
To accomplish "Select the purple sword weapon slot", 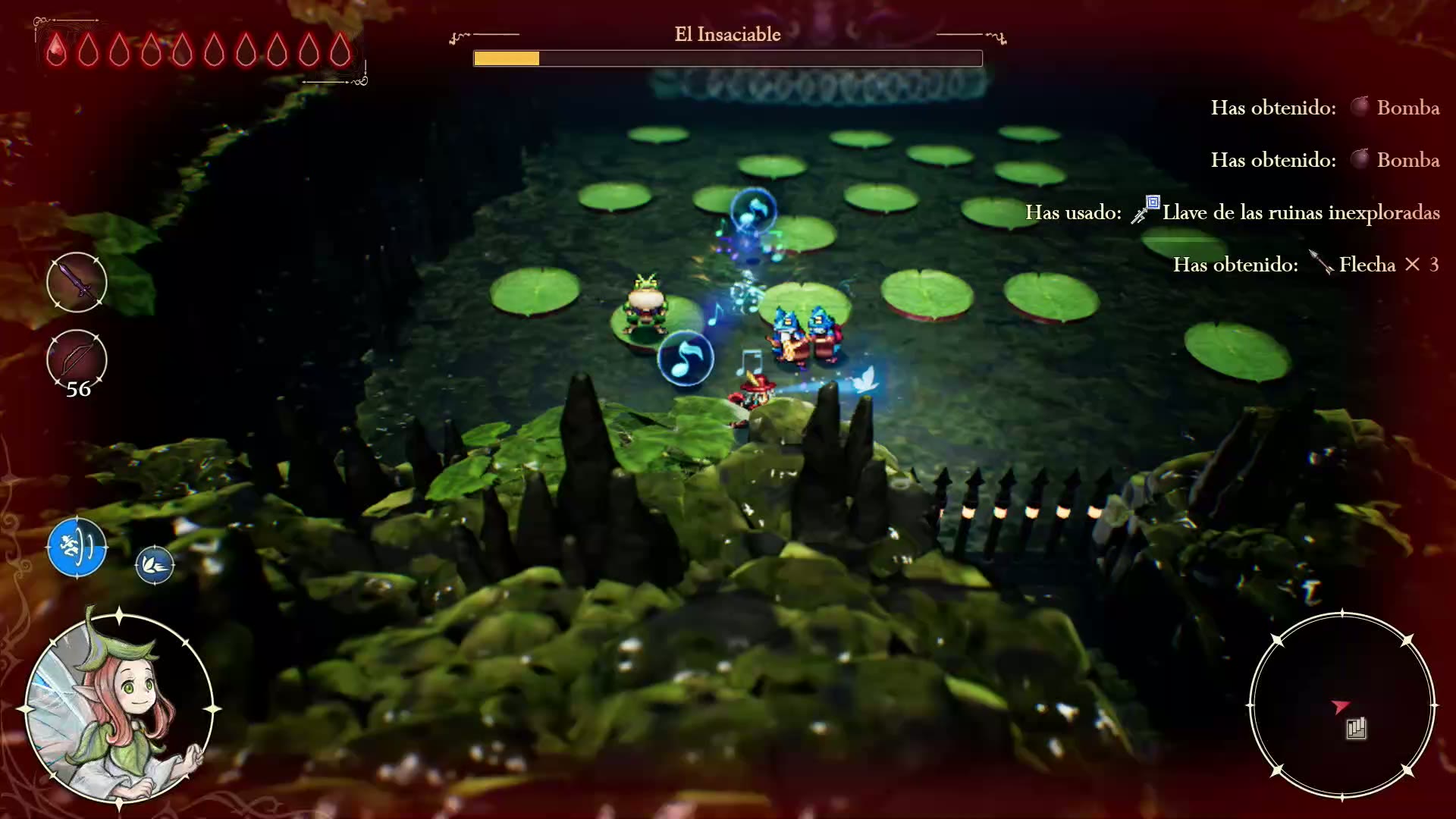I will [x=77, y=282].
